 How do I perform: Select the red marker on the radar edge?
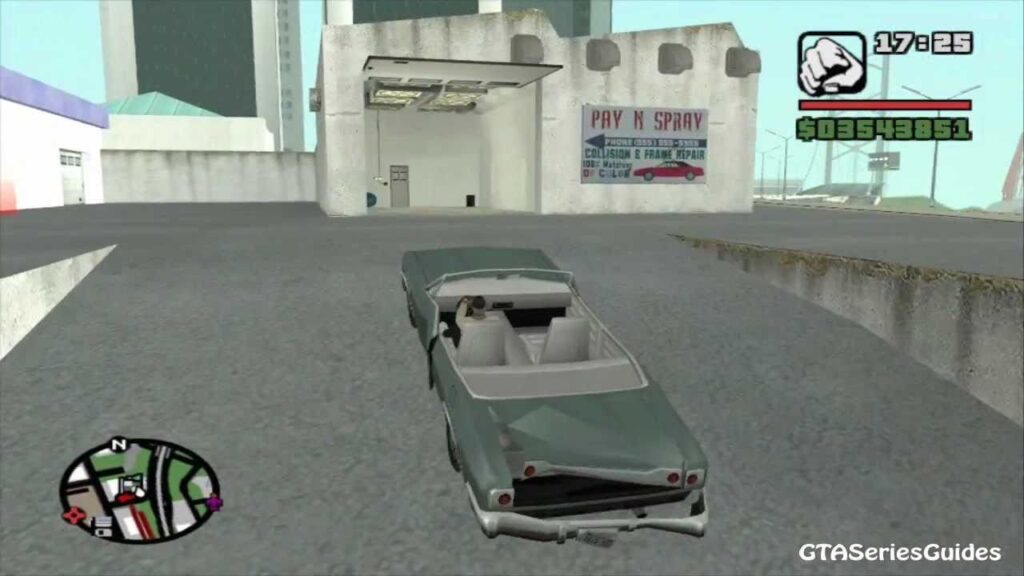click(x=72, y=516)
